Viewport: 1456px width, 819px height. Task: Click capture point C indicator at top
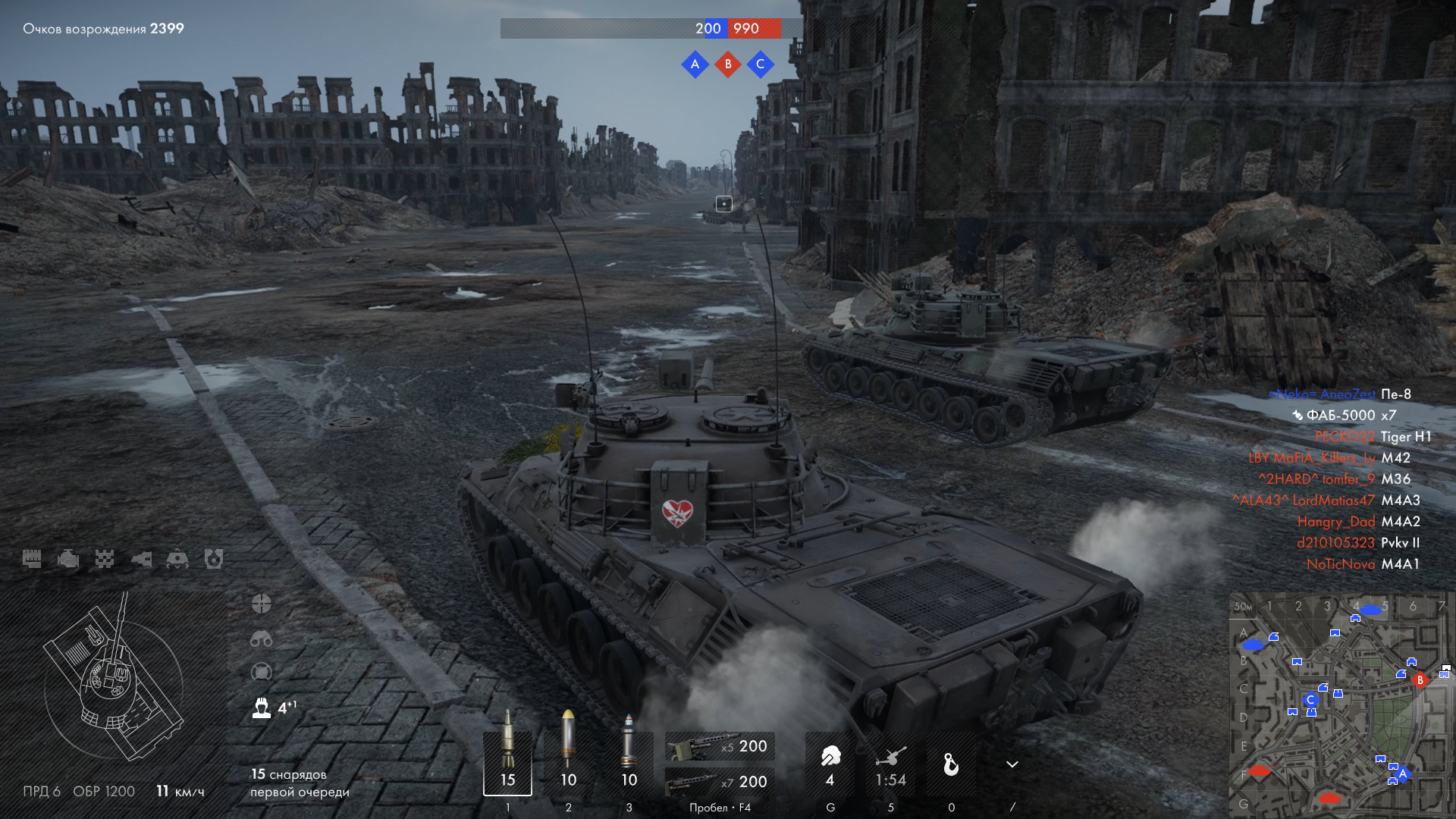pyautogui.click(x=761, y=64)
